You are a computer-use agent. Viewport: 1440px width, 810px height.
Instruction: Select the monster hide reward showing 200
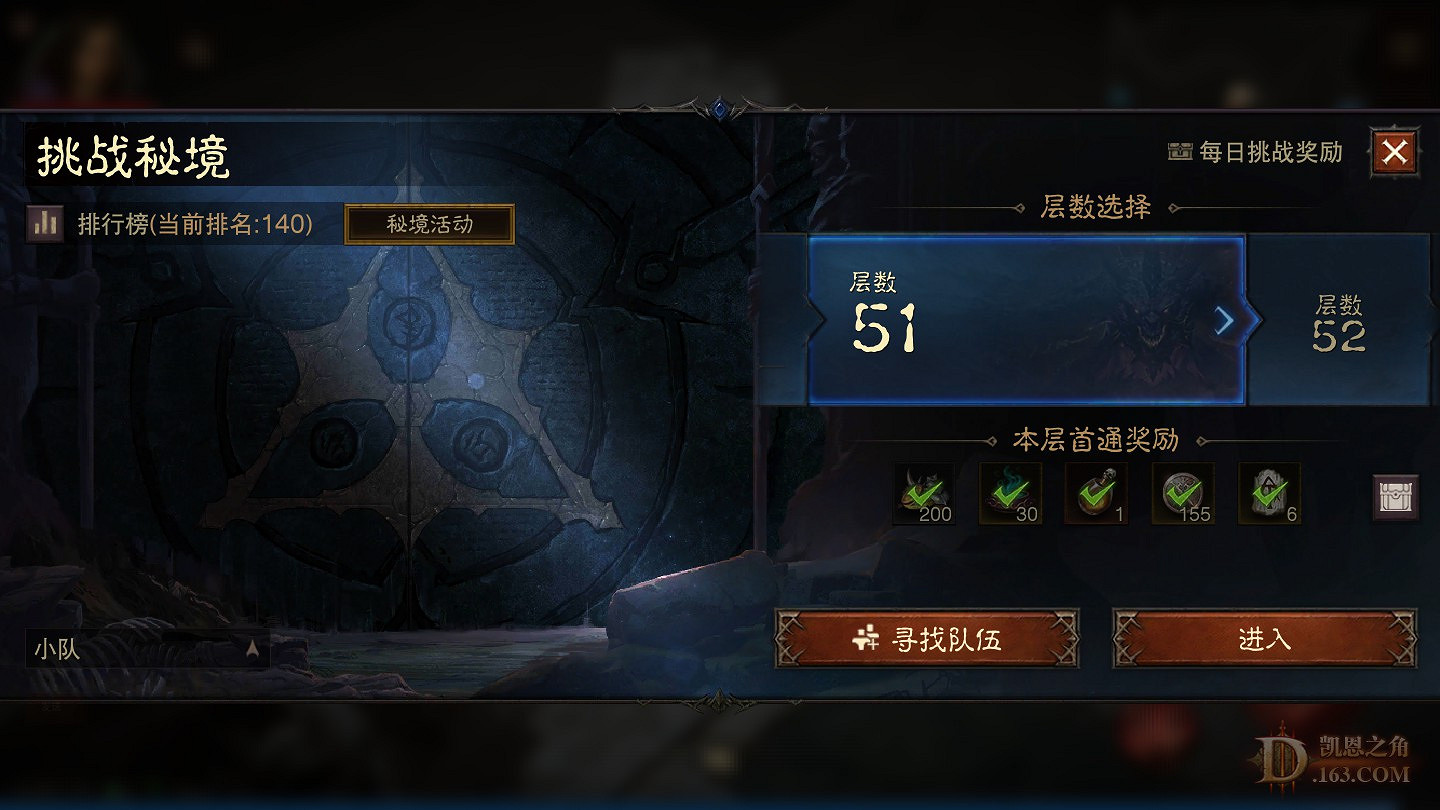[x=922, y=493]
